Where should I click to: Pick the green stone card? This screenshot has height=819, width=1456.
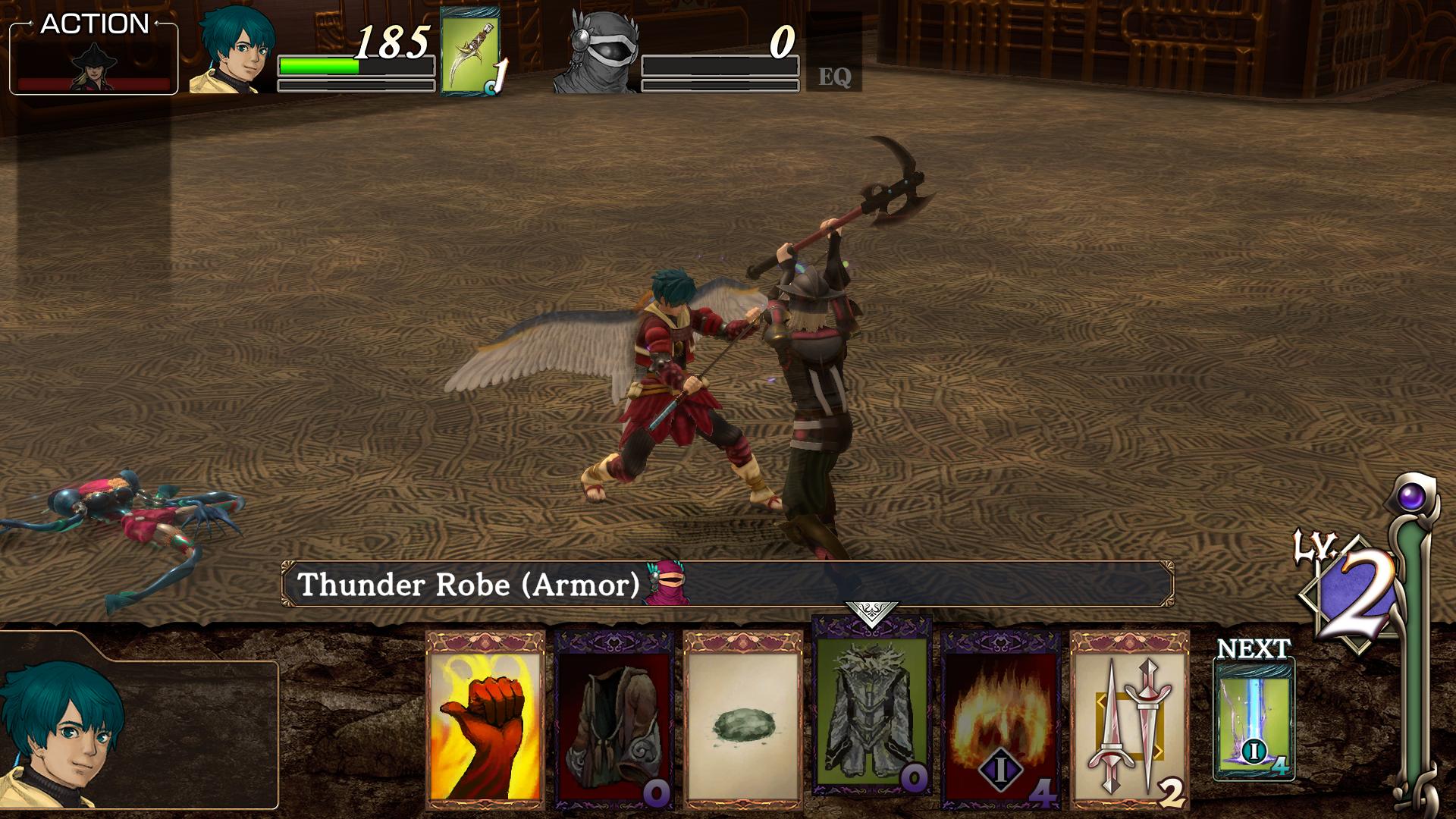[742, 719]
